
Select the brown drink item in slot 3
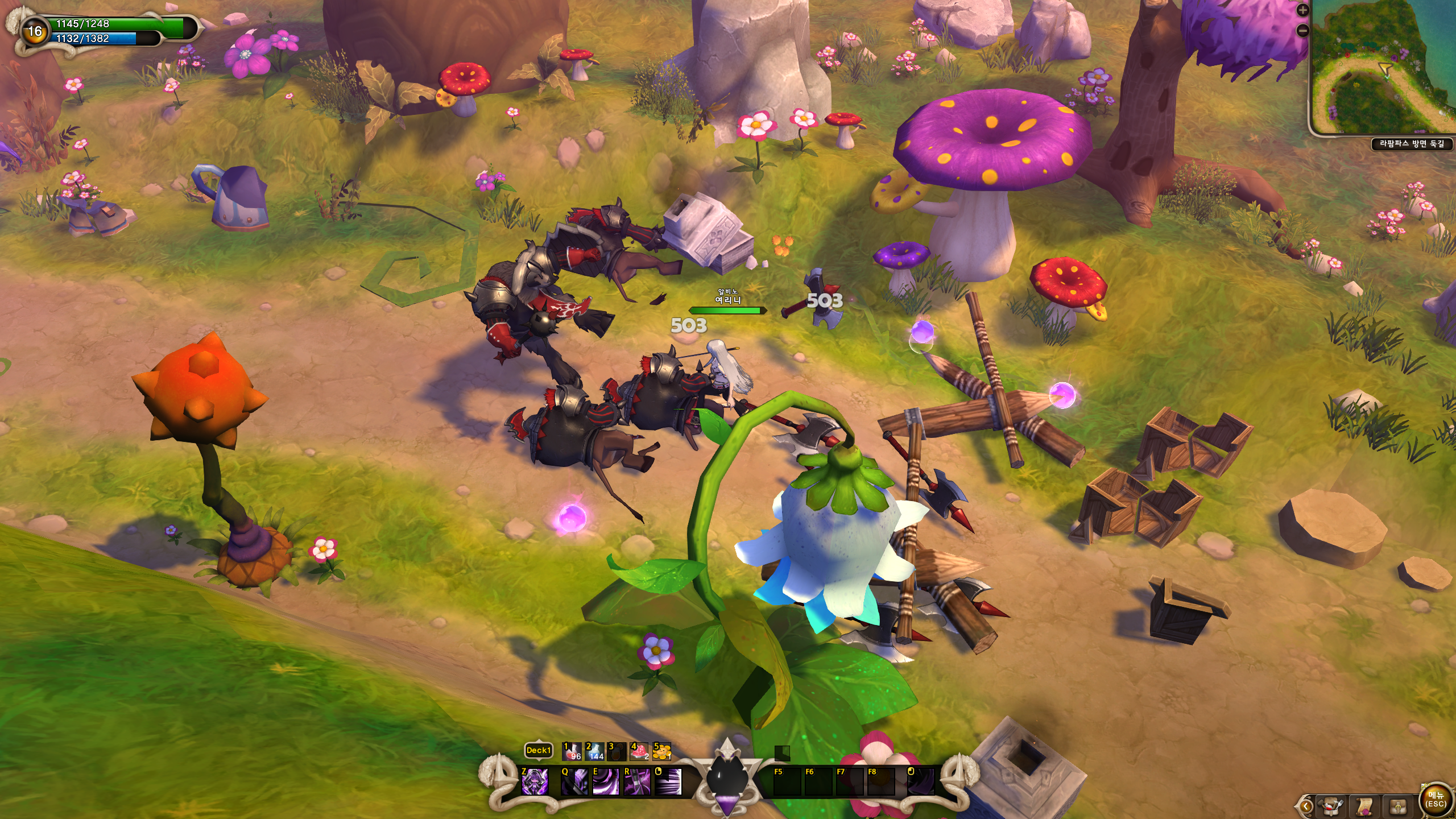(617, 751)
